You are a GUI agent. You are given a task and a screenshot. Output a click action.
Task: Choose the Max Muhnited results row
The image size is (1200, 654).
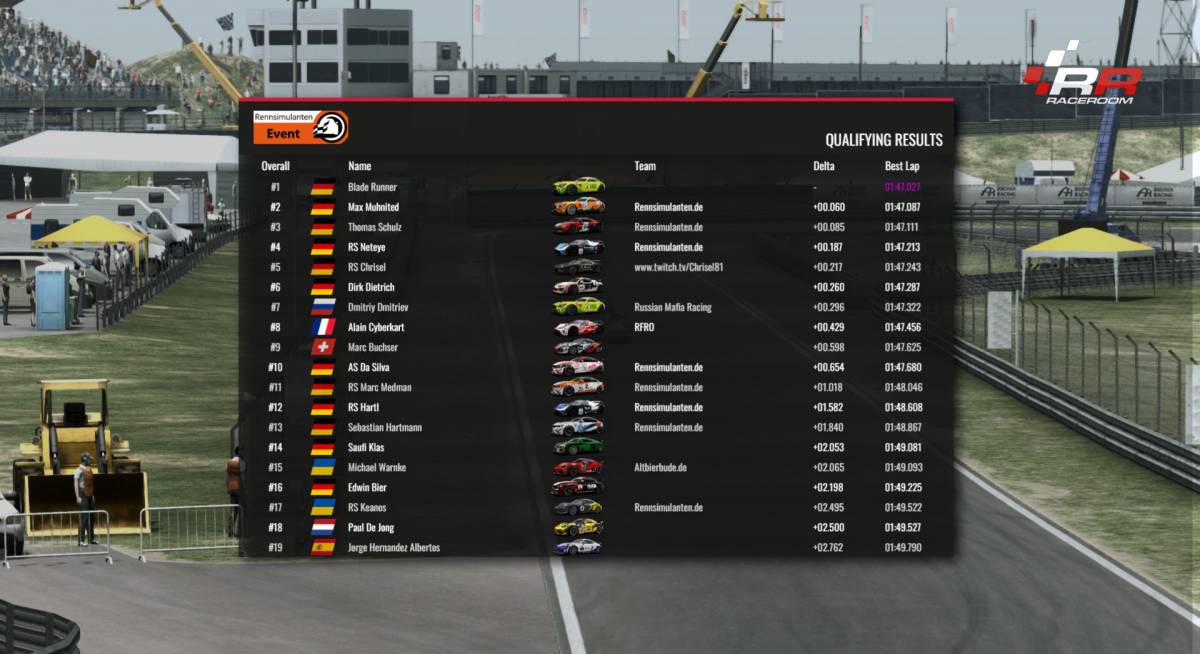tap(373, 207)
